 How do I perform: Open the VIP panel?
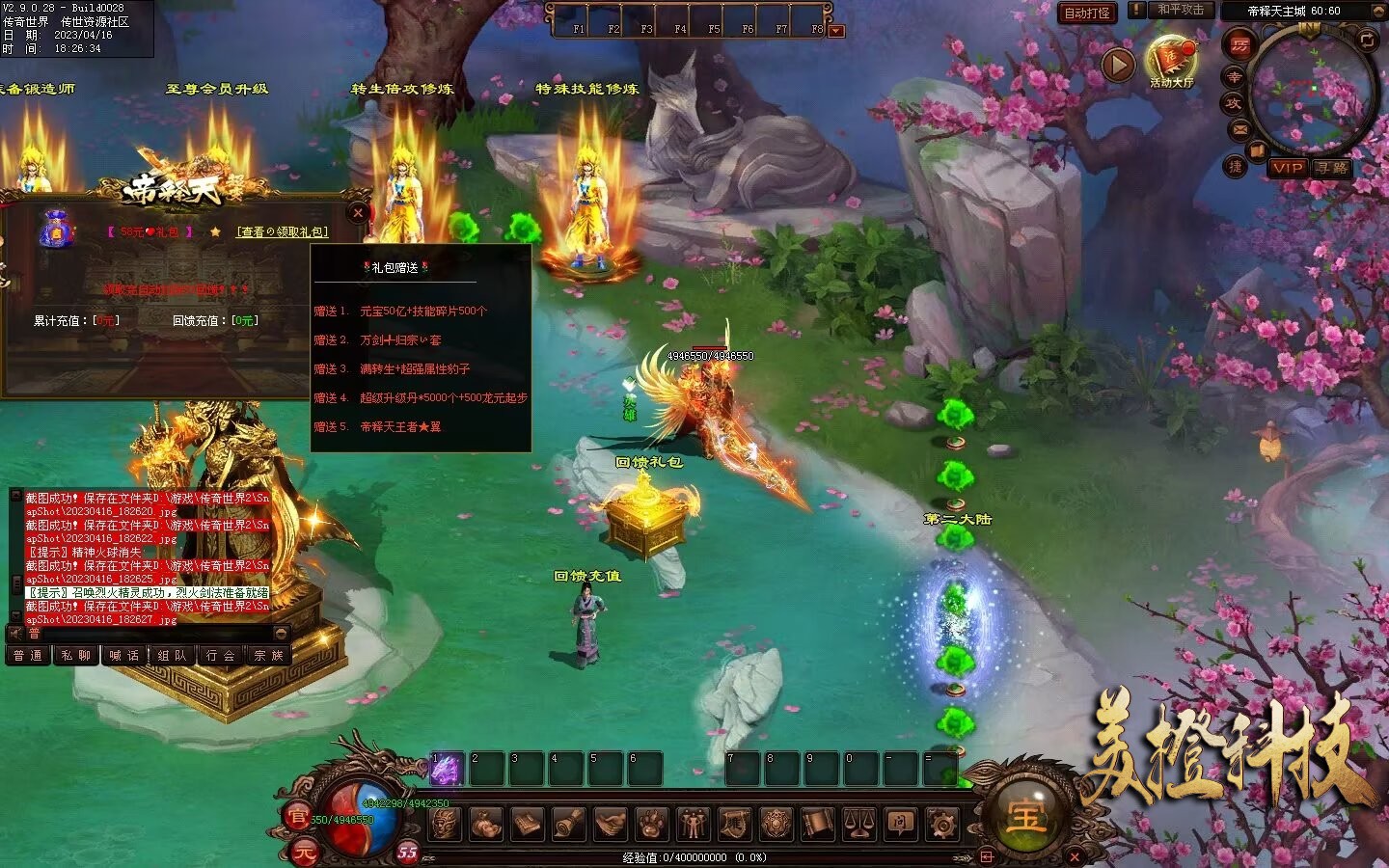click(1288, 168)
